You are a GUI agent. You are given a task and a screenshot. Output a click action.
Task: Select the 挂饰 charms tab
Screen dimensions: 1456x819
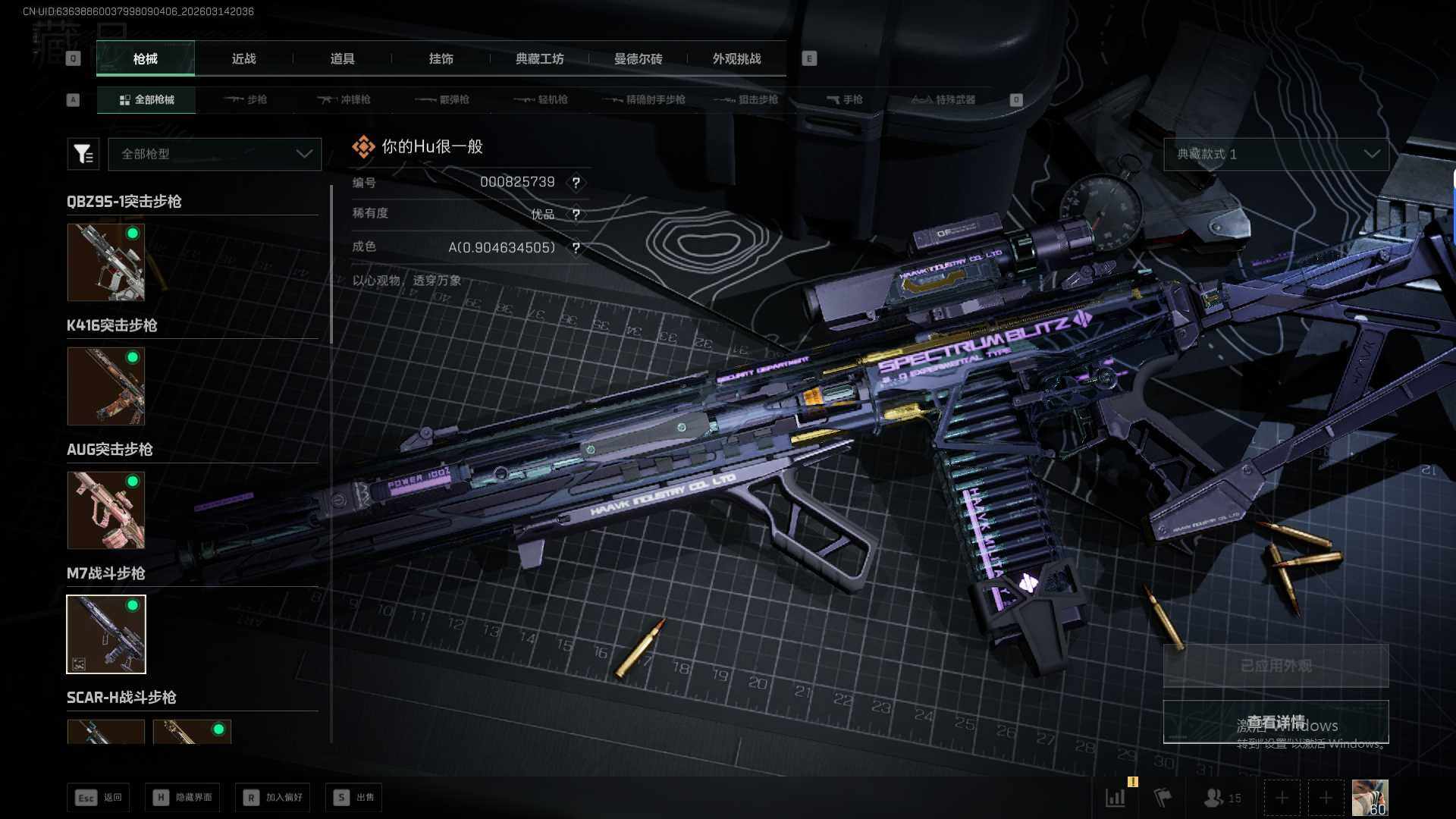point(441,58)
